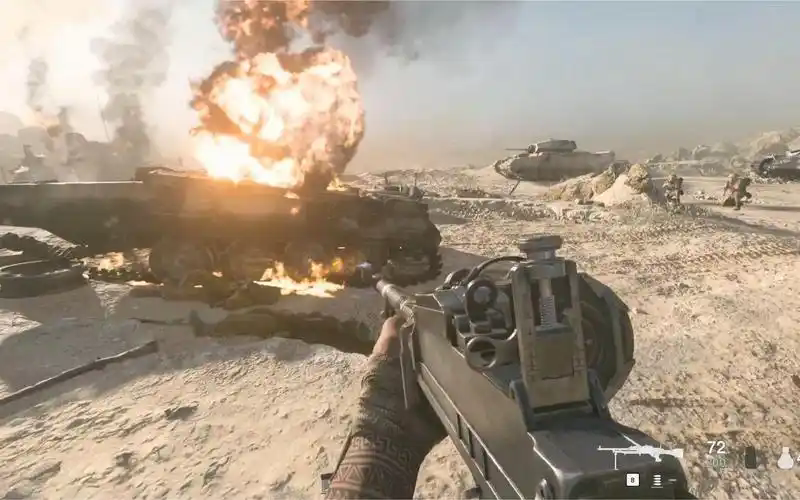Click the flask-shaped lethal equipment icon

point(786,458)
